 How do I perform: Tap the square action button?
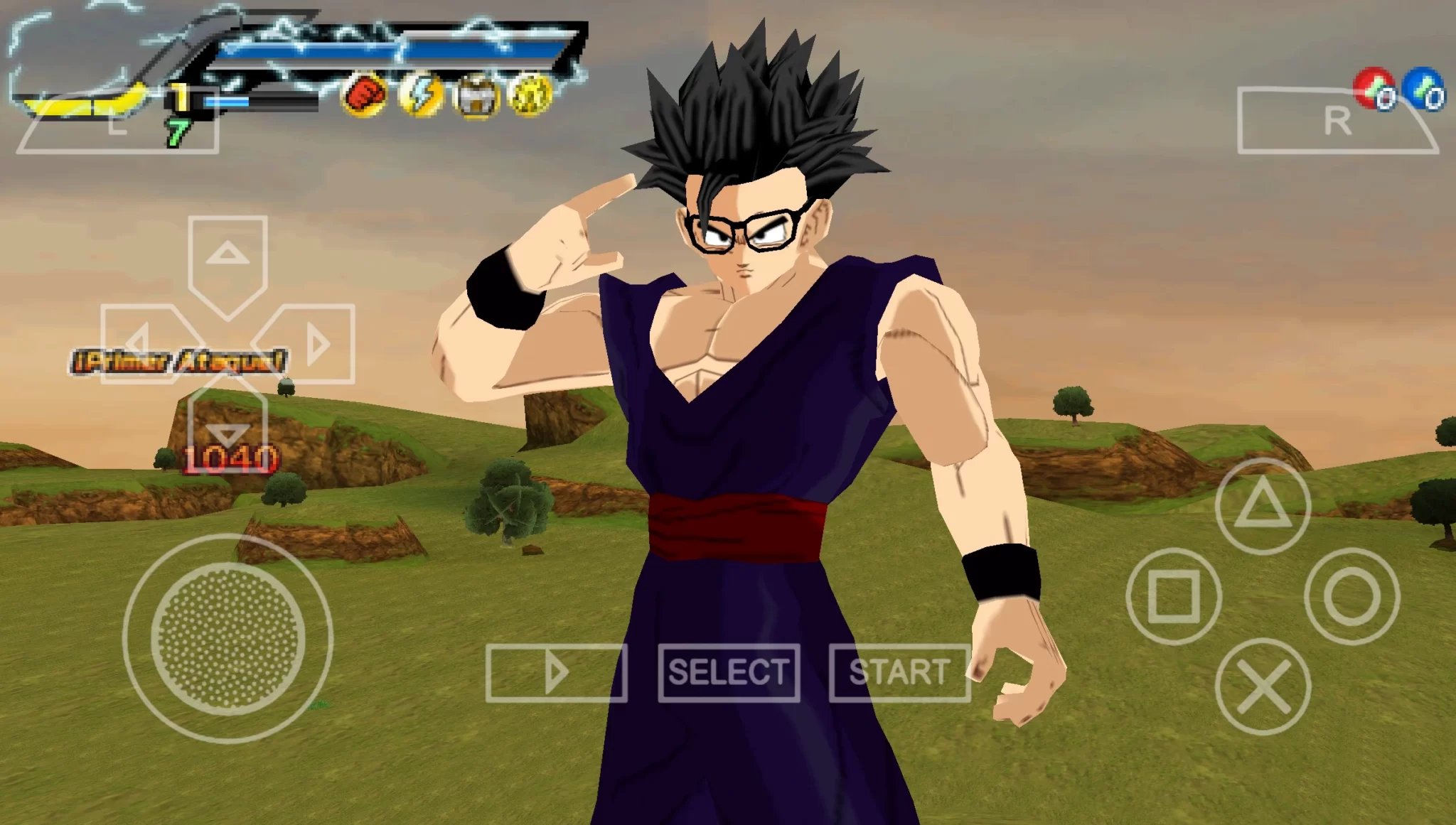pyautogui.click(x=1174, y=595)
